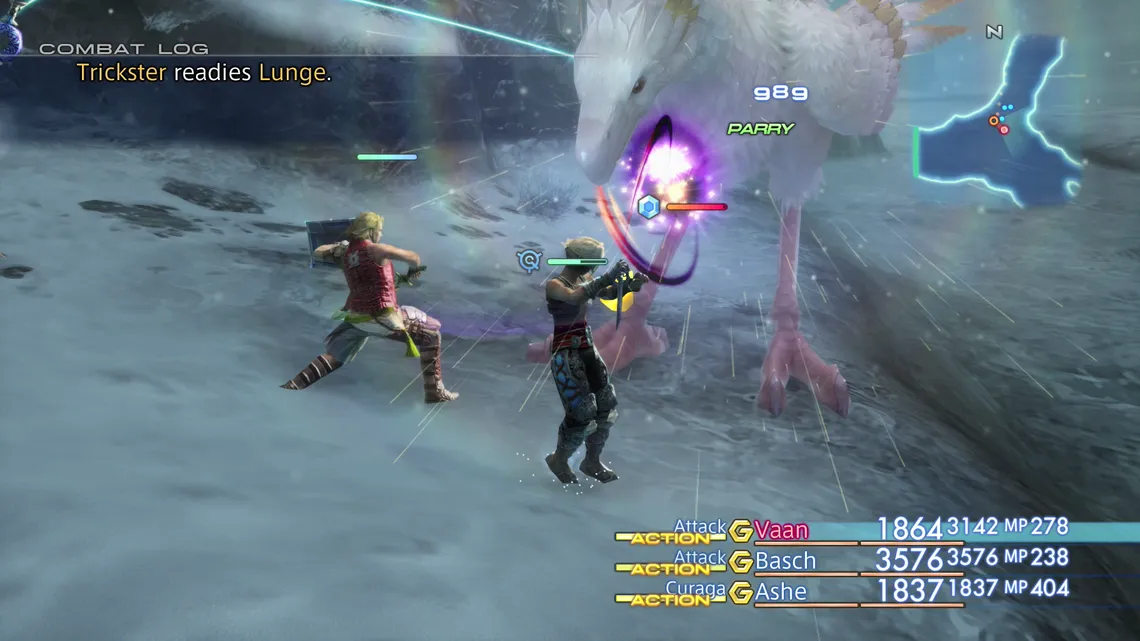Screen dimensions: 1140x641
Task: Click Ashe's Gambit indicator icon
Action: coord(741,592)
